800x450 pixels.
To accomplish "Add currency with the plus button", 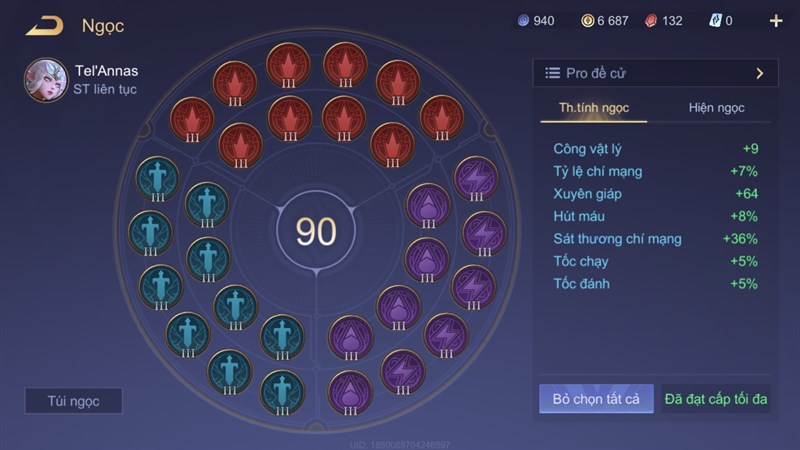I will pos(776,21).
